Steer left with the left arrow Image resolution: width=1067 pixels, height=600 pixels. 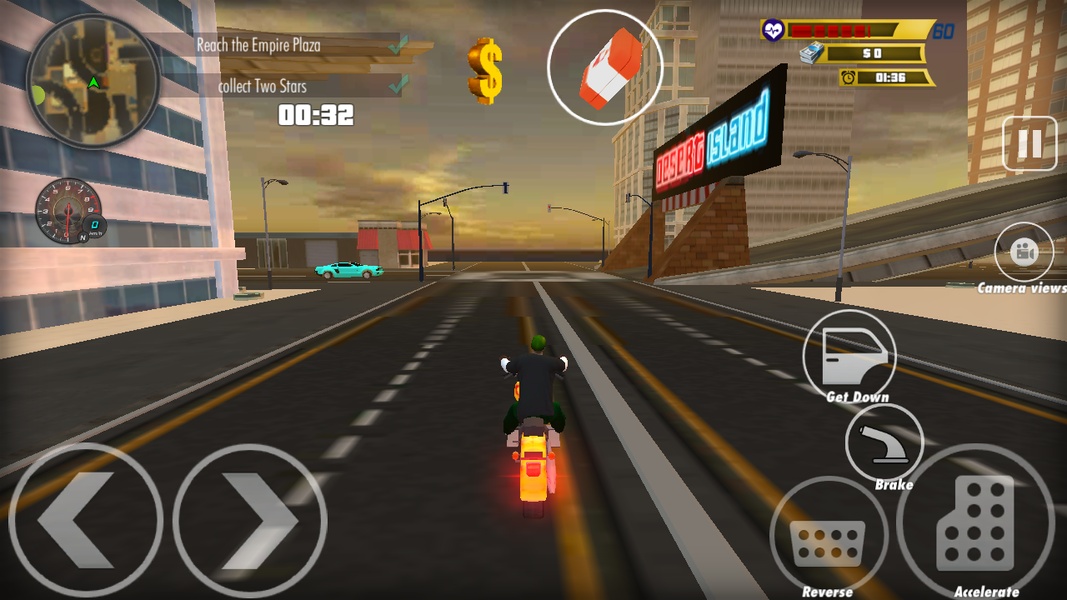(85, 520)
